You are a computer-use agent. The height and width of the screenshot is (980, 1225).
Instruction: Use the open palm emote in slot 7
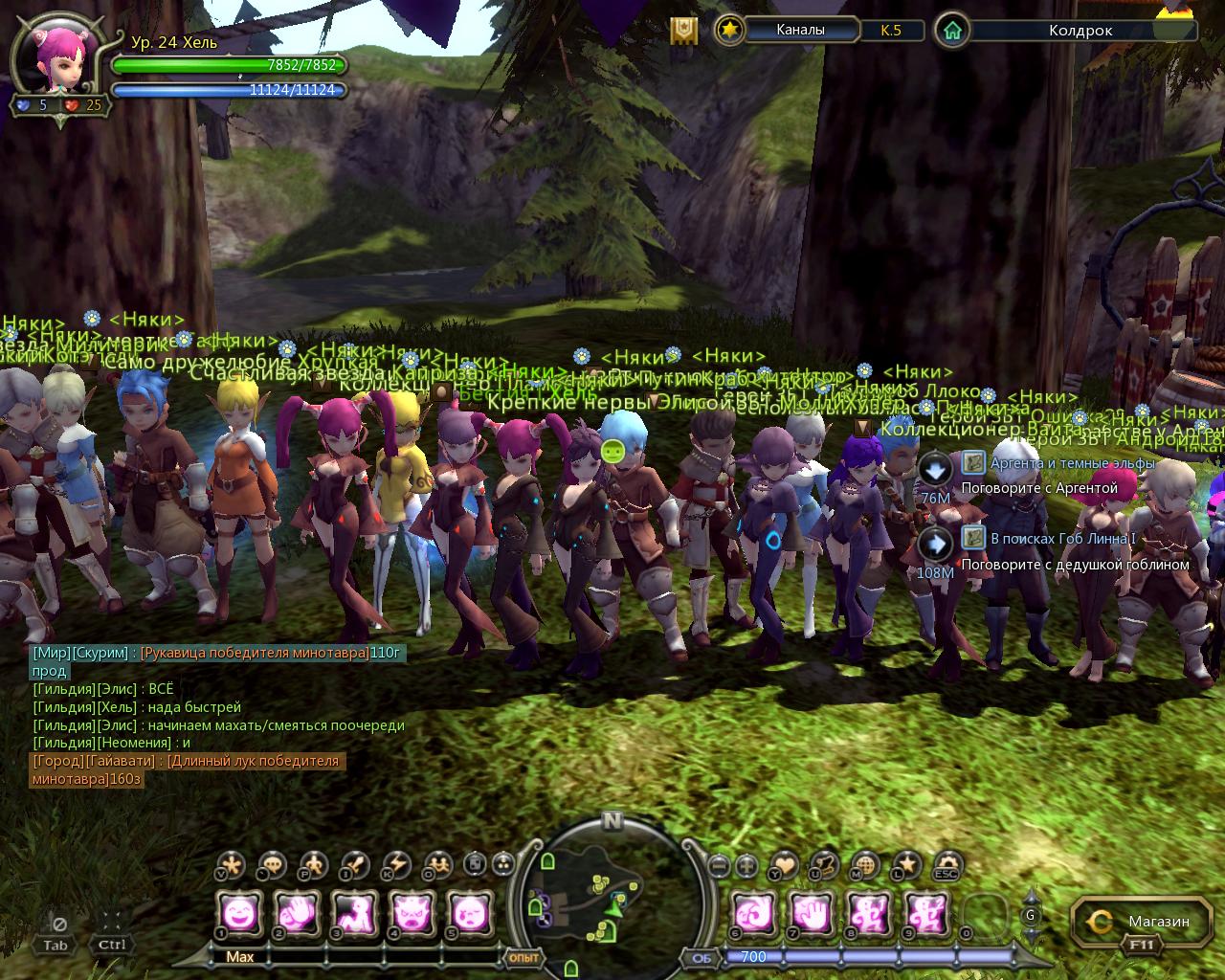(812, 912)
